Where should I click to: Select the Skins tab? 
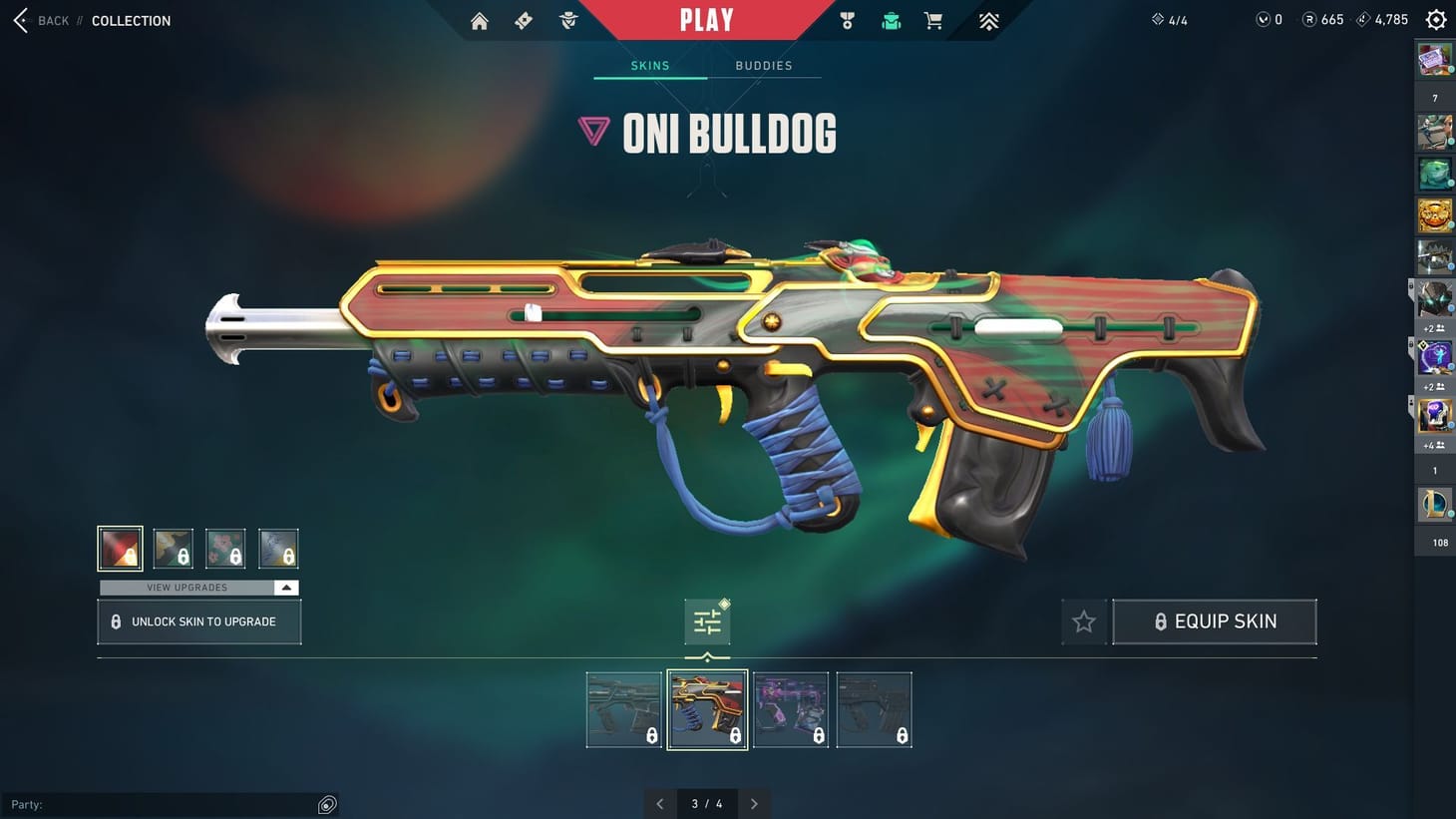(x=649, y=65)
